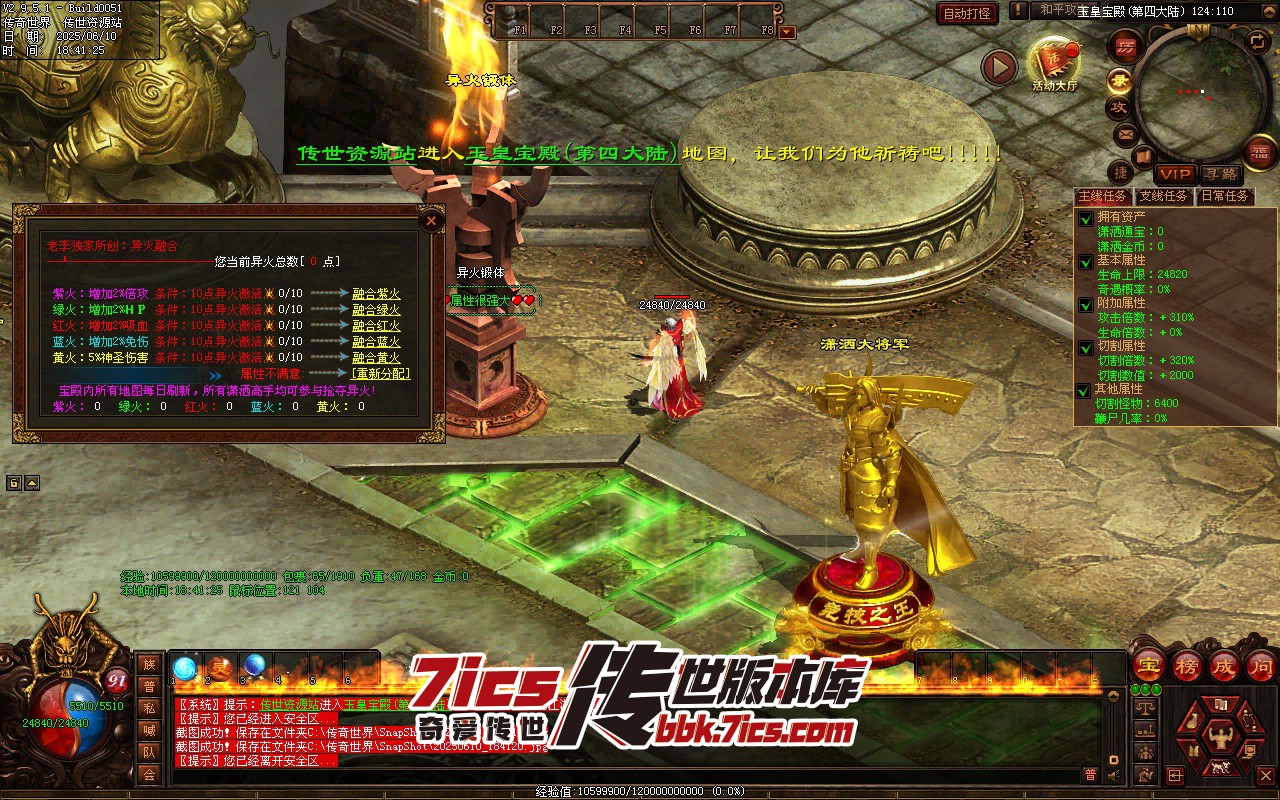Open the 活动大厅 activity hall icon
This screenshot has width=1280, height=800.
1054,61
